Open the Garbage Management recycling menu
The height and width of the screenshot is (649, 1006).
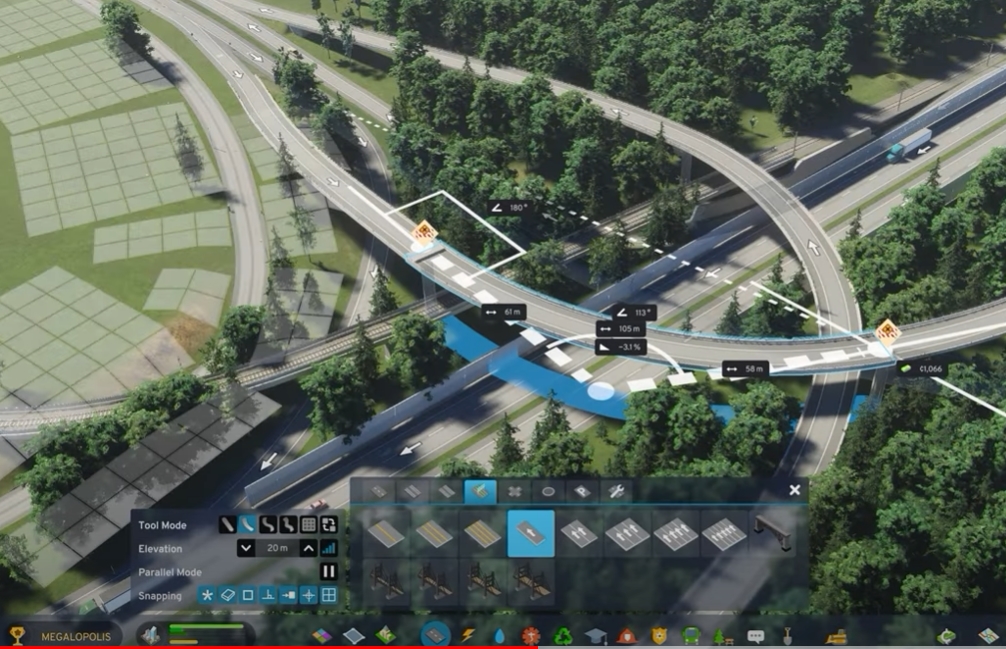point(563,635)
